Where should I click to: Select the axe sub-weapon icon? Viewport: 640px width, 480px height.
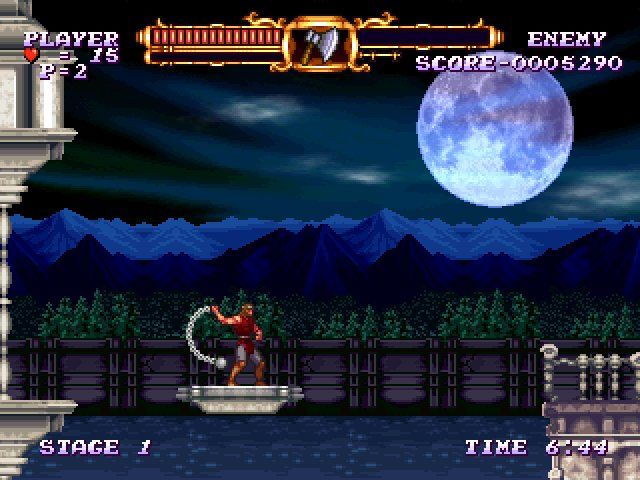click(x=320, y=43)
